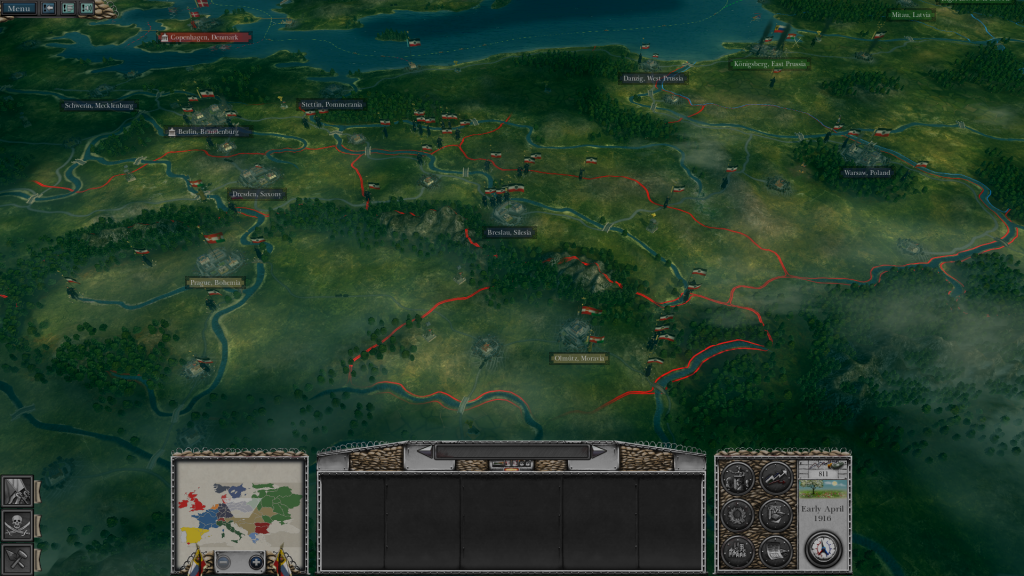Zoom in the minimap with plus button
This screenshot has width=1024, height=576.
pyautogui.click(x=255, y=563)
